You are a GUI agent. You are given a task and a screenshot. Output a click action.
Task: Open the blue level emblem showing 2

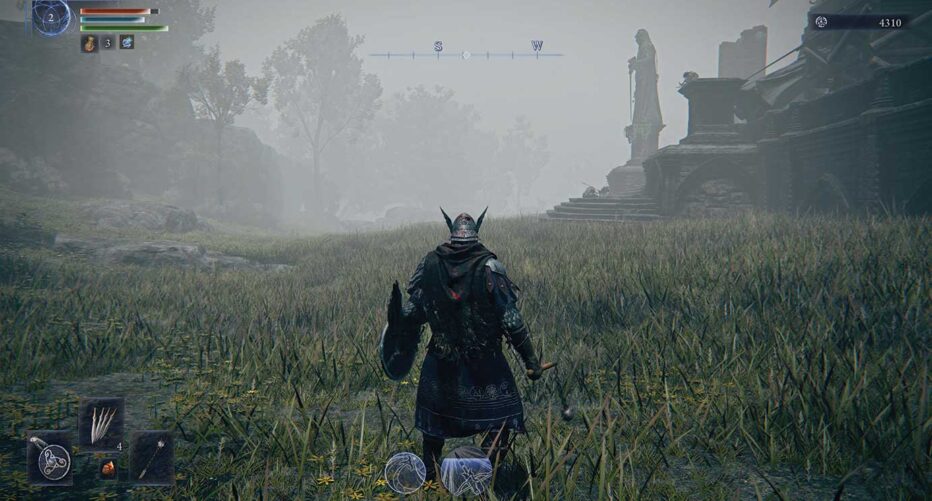(x=51, y=17)
